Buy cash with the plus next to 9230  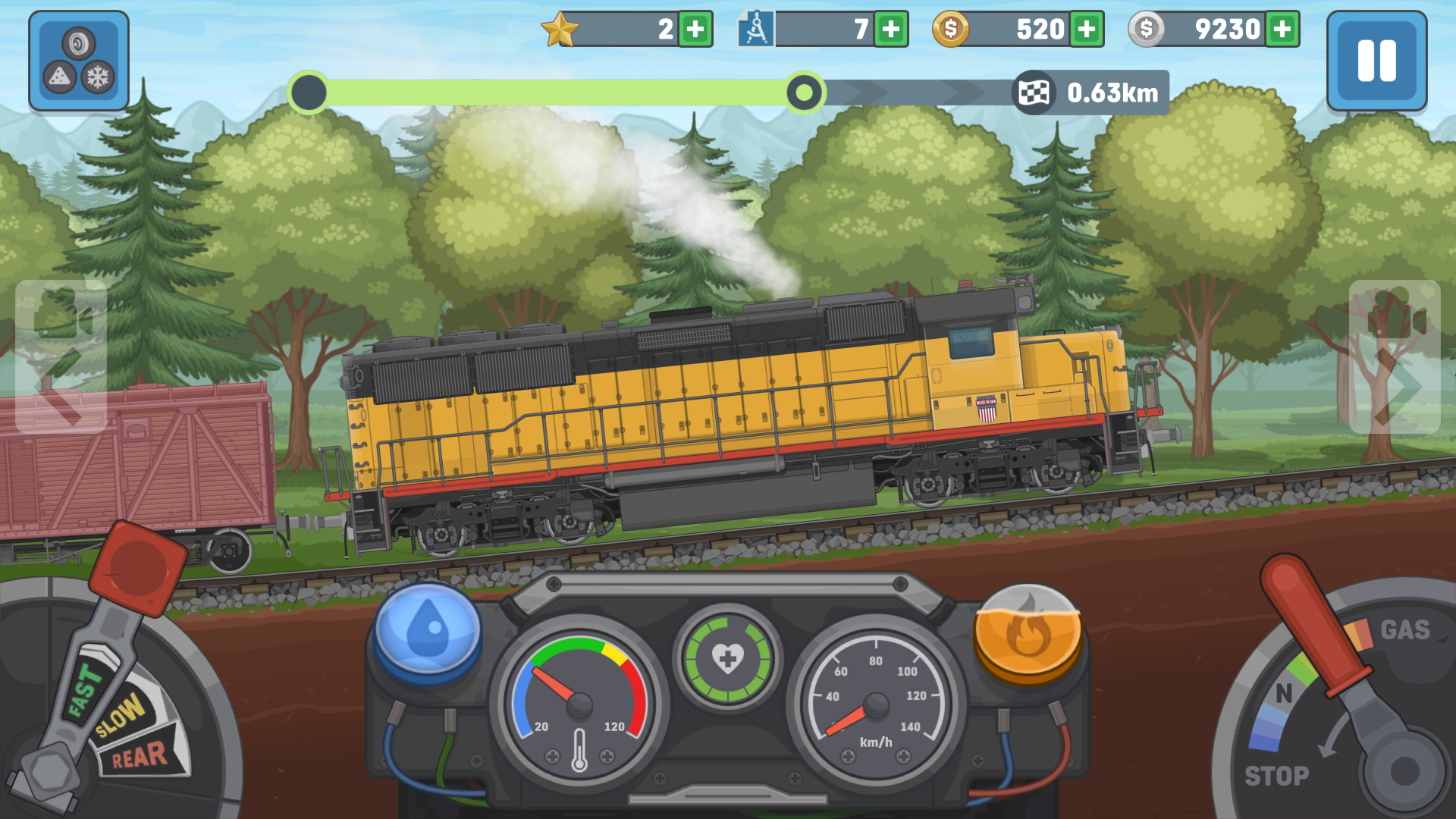[x=1283, y=30]
